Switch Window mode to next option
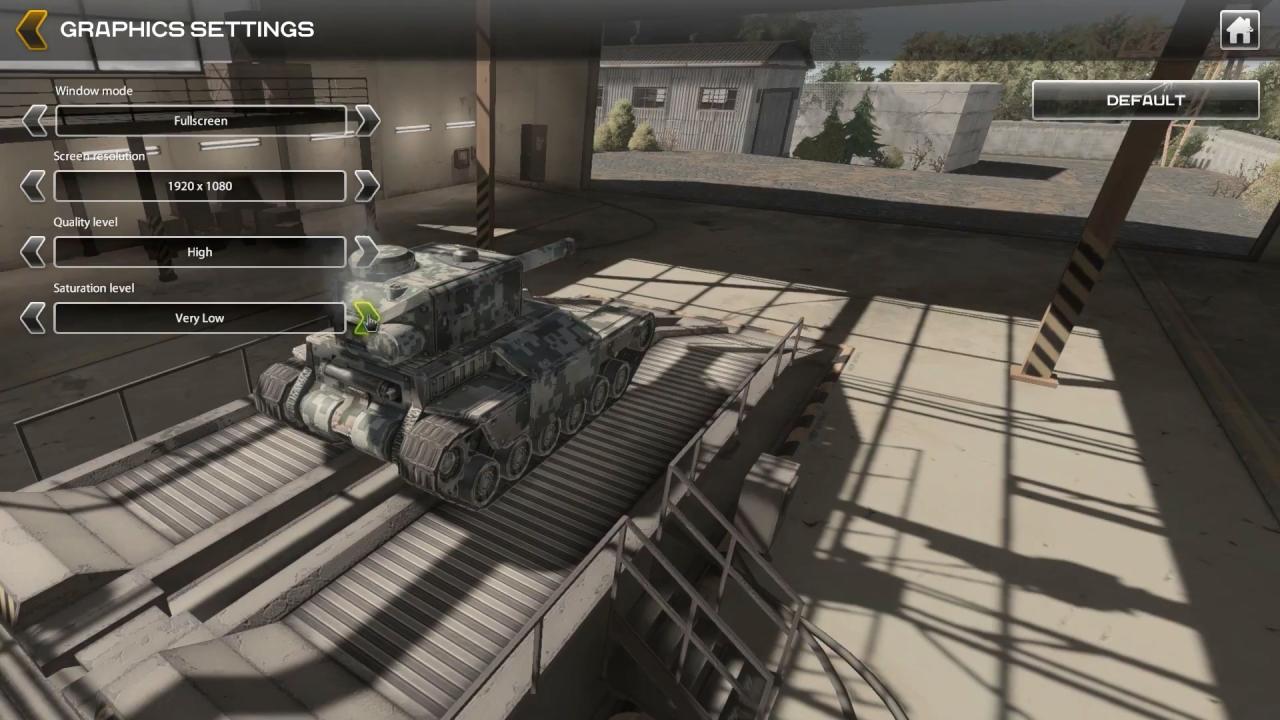 367,121
